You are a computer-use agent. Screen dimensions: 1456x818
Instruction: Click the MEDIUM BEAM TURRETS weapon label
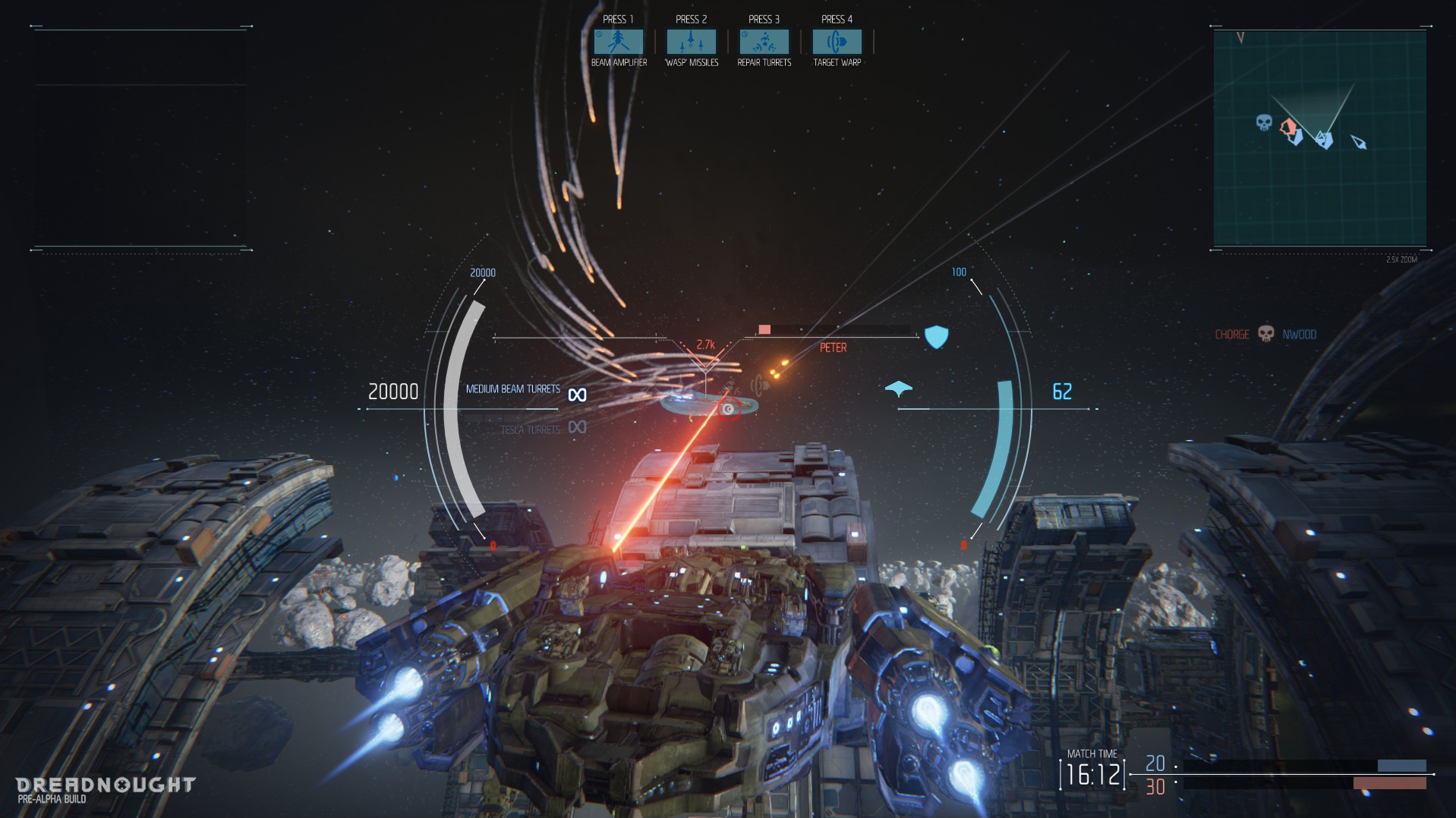click(512, 389)
